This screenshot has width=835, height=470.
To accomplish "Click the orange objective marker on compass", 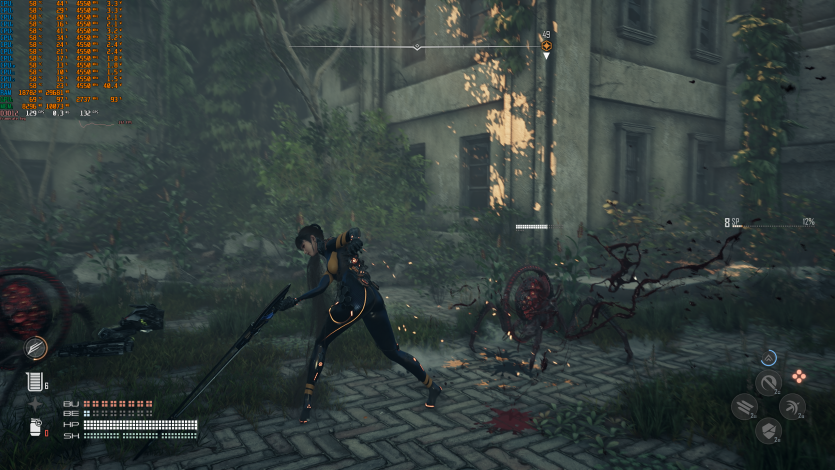I will (546, 45).
